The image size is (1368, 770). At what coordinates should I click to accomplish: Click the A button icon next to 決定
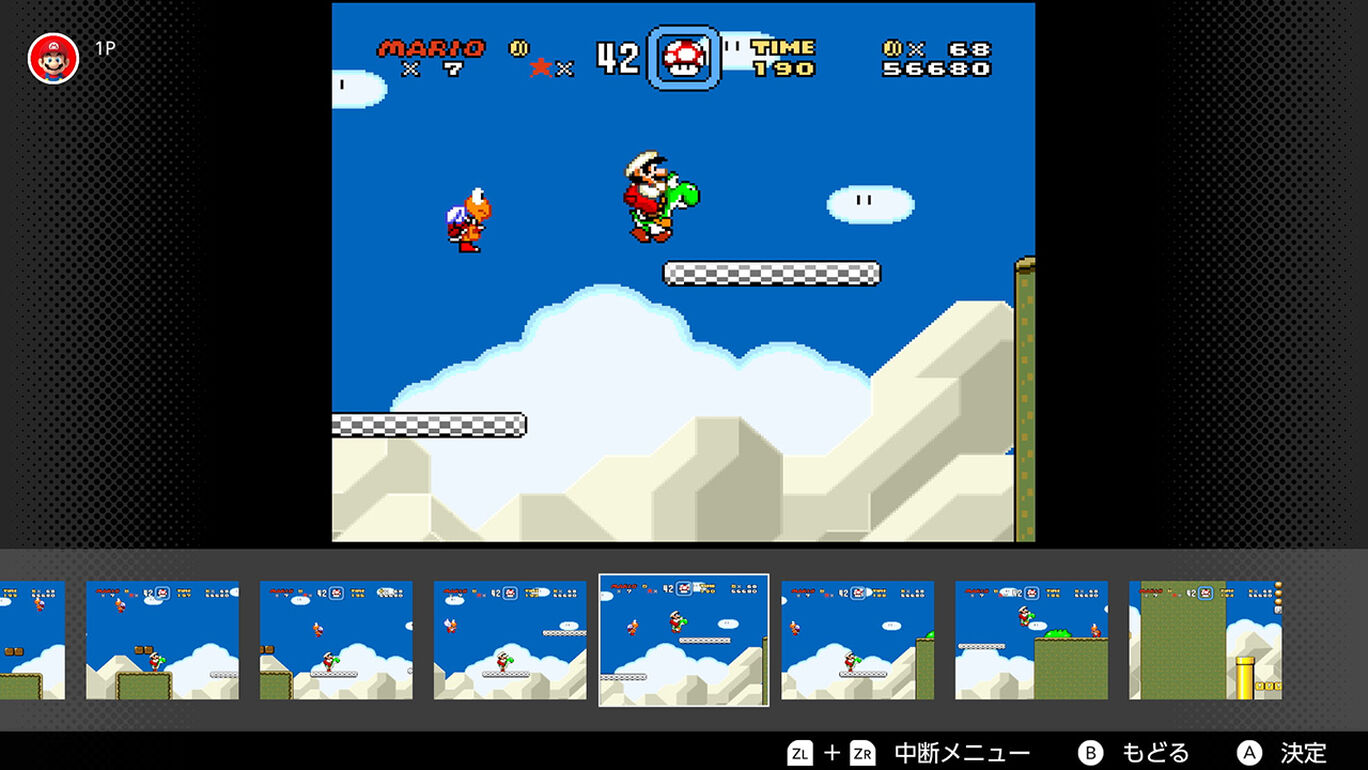1250,752
